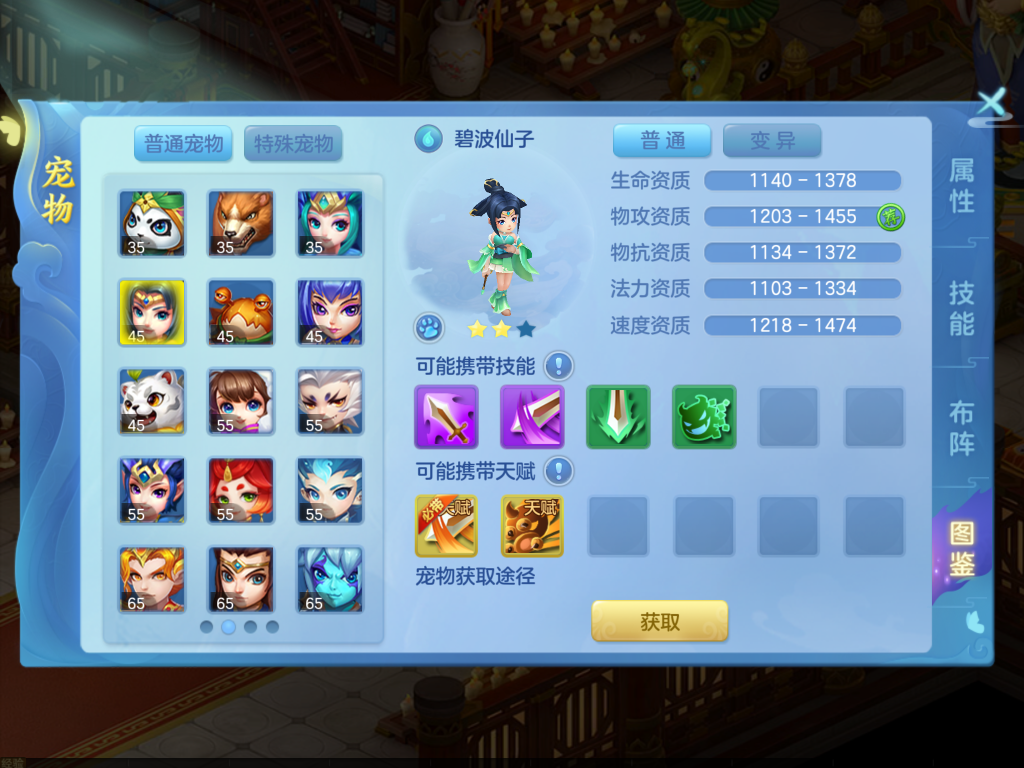The image size is (1024, 768).
Task: Click the green poison skull skill icon
Action: (x=704, y=416)
